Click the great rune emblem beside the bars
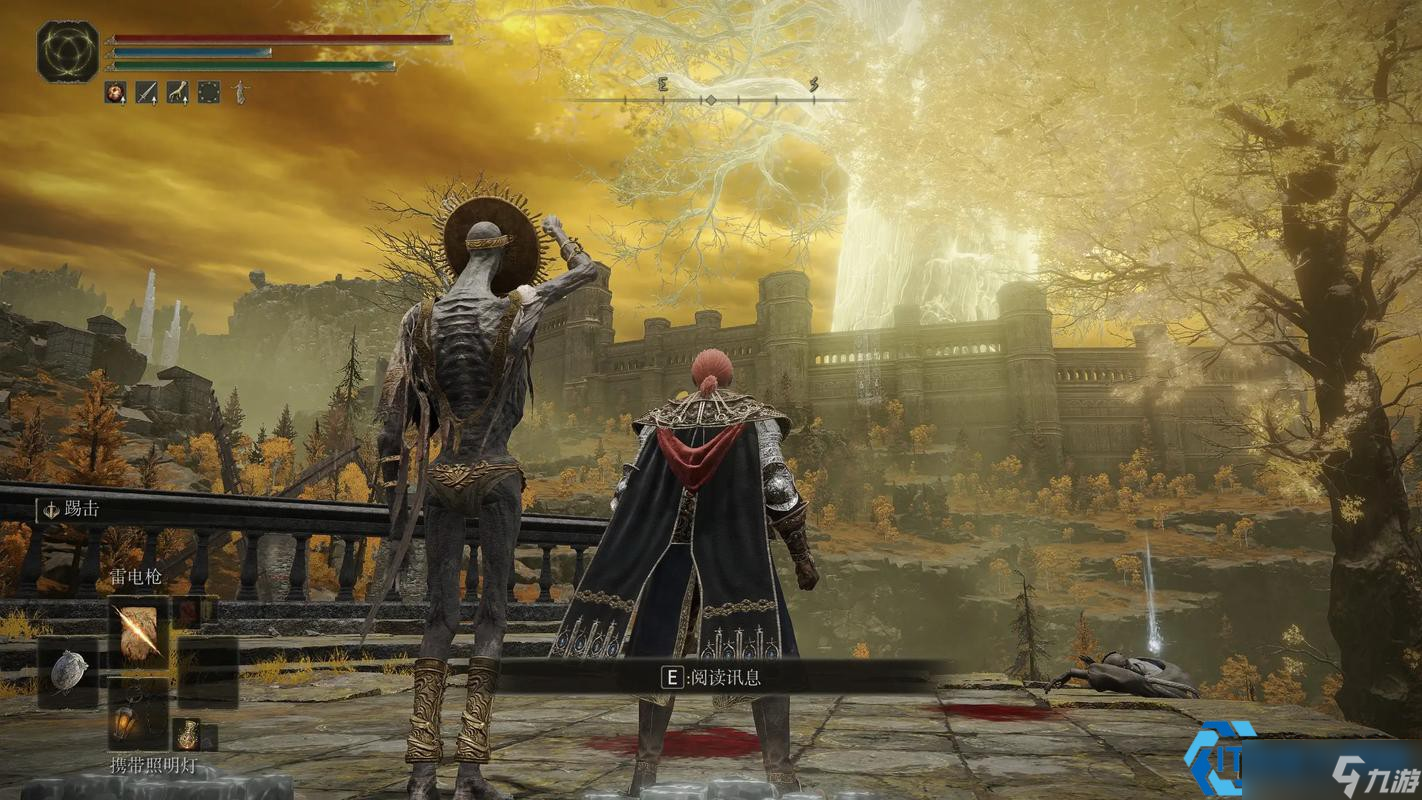 coord(68,52)
